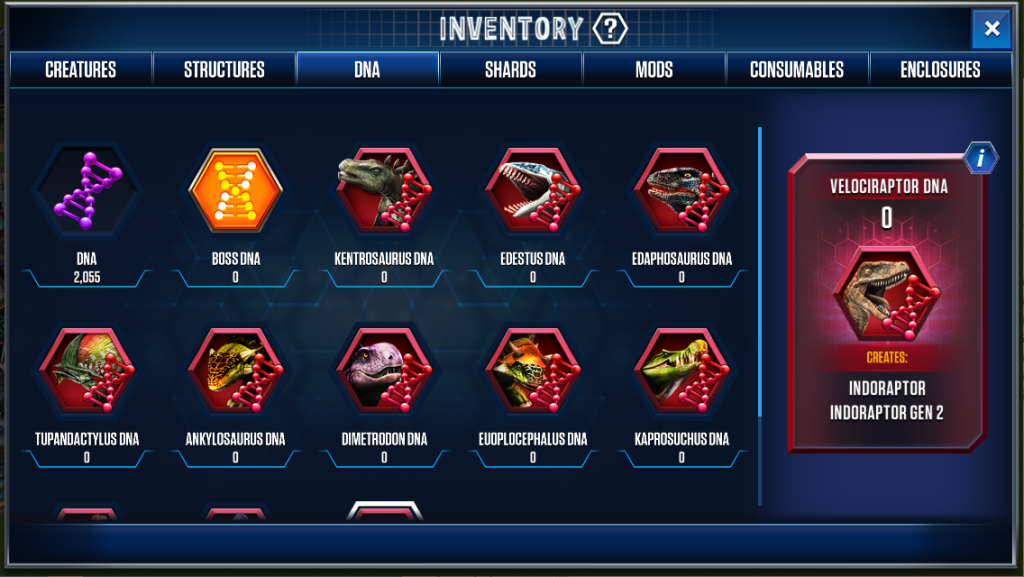
Task: Select the purple DNA currency item
Action: (86, 191)
